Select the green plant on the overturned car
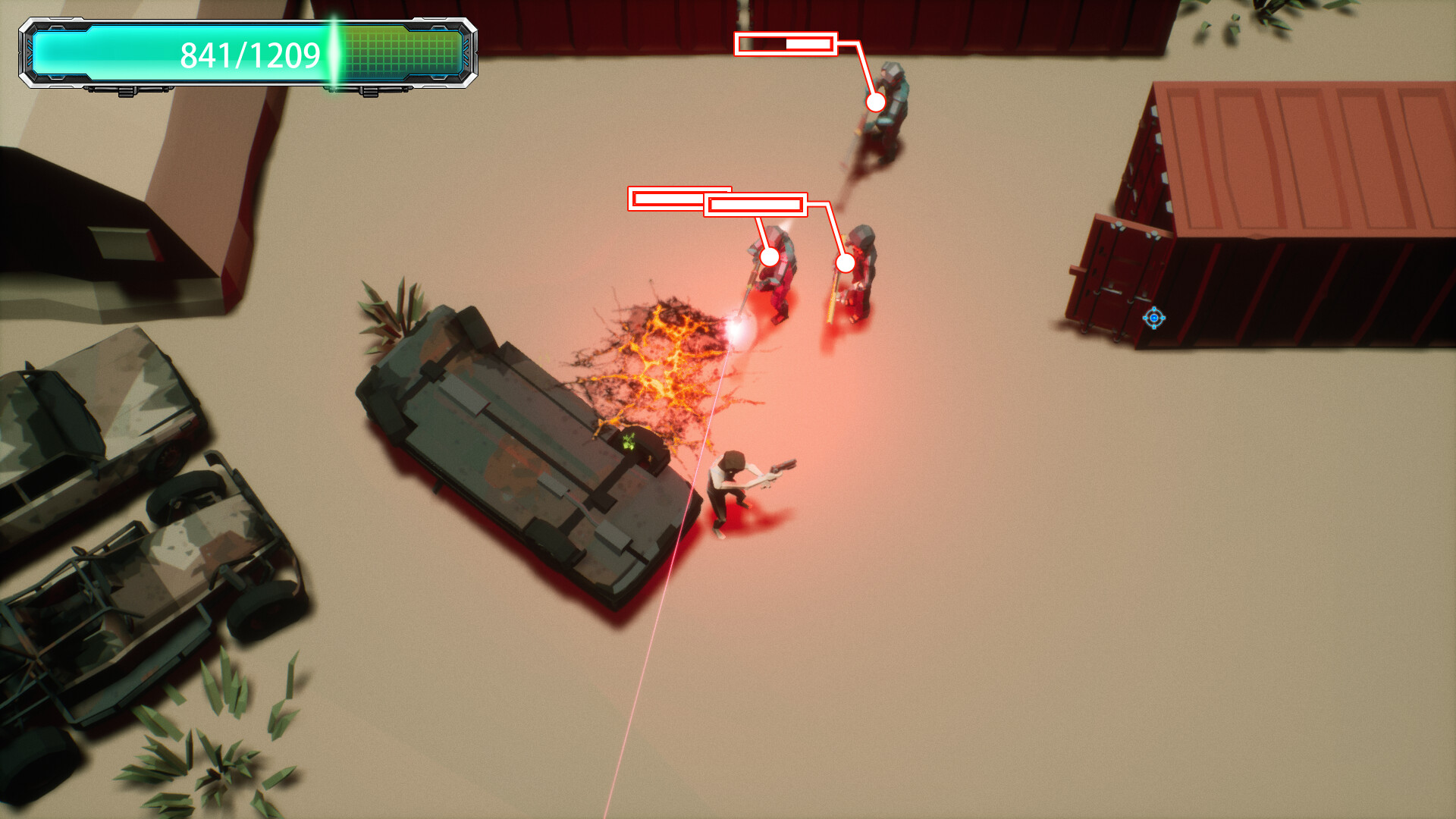This screenshot has height=819, width=1456. (628, 440)
